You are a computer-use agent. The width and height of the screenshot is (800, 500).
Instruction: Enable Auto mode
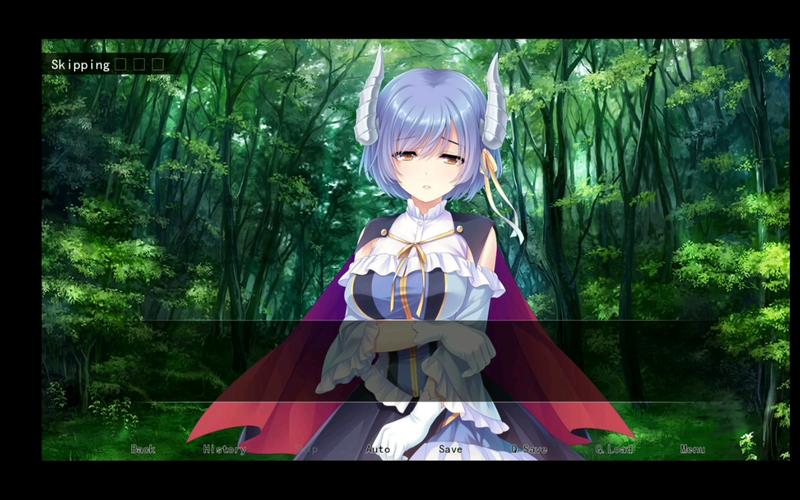tap(378, 450)
